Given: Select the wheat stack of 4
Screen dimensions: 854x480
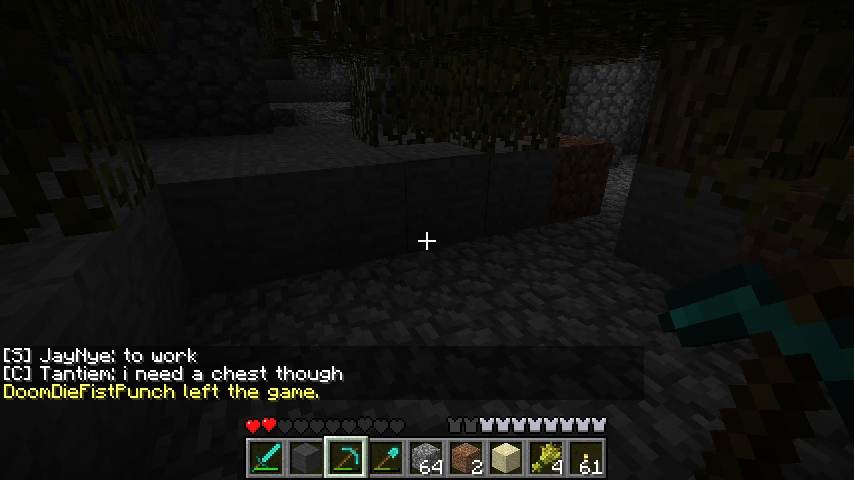Looking at the screenshot, I should (547, 458).
